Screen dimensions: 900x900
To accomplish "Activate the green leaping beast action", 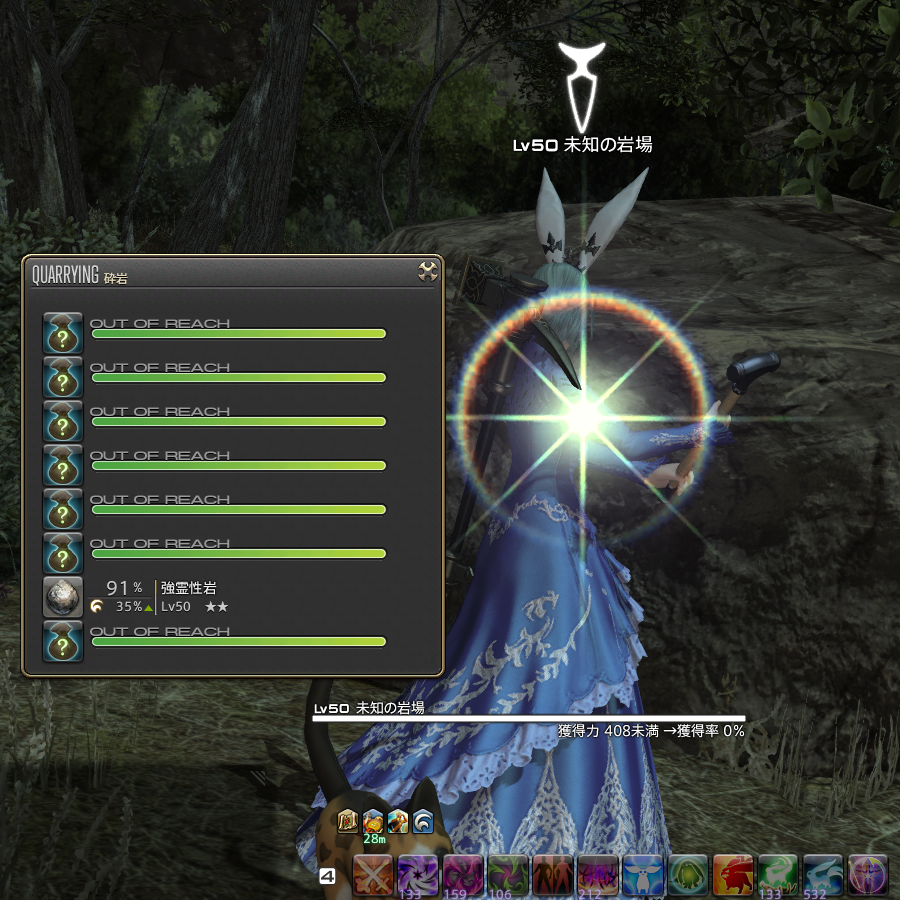I will click(778, 875).
